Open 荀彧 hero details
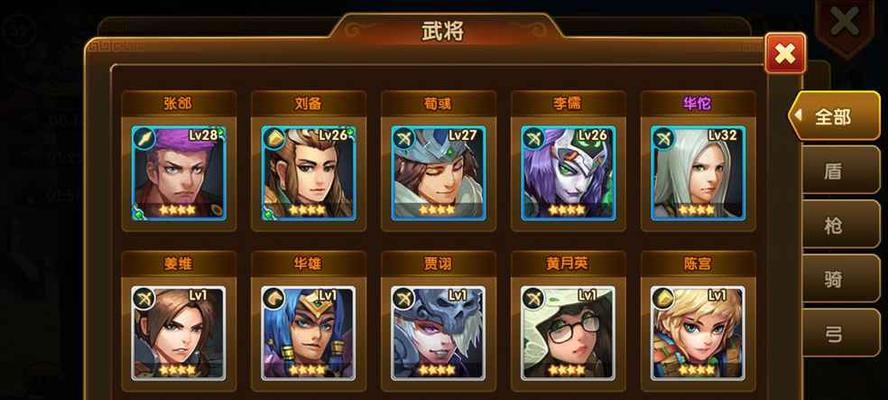 point(438,171)
